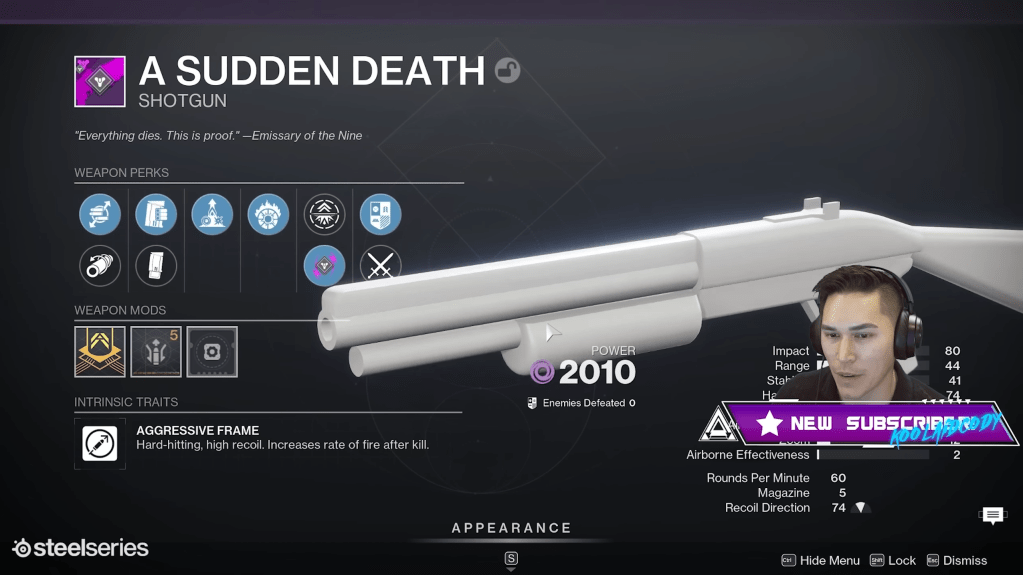Image resolution: width=1023 pixels, height=575 pixels.
Task: Select the crossed swords tracker perk
Action: coord(380,267)
